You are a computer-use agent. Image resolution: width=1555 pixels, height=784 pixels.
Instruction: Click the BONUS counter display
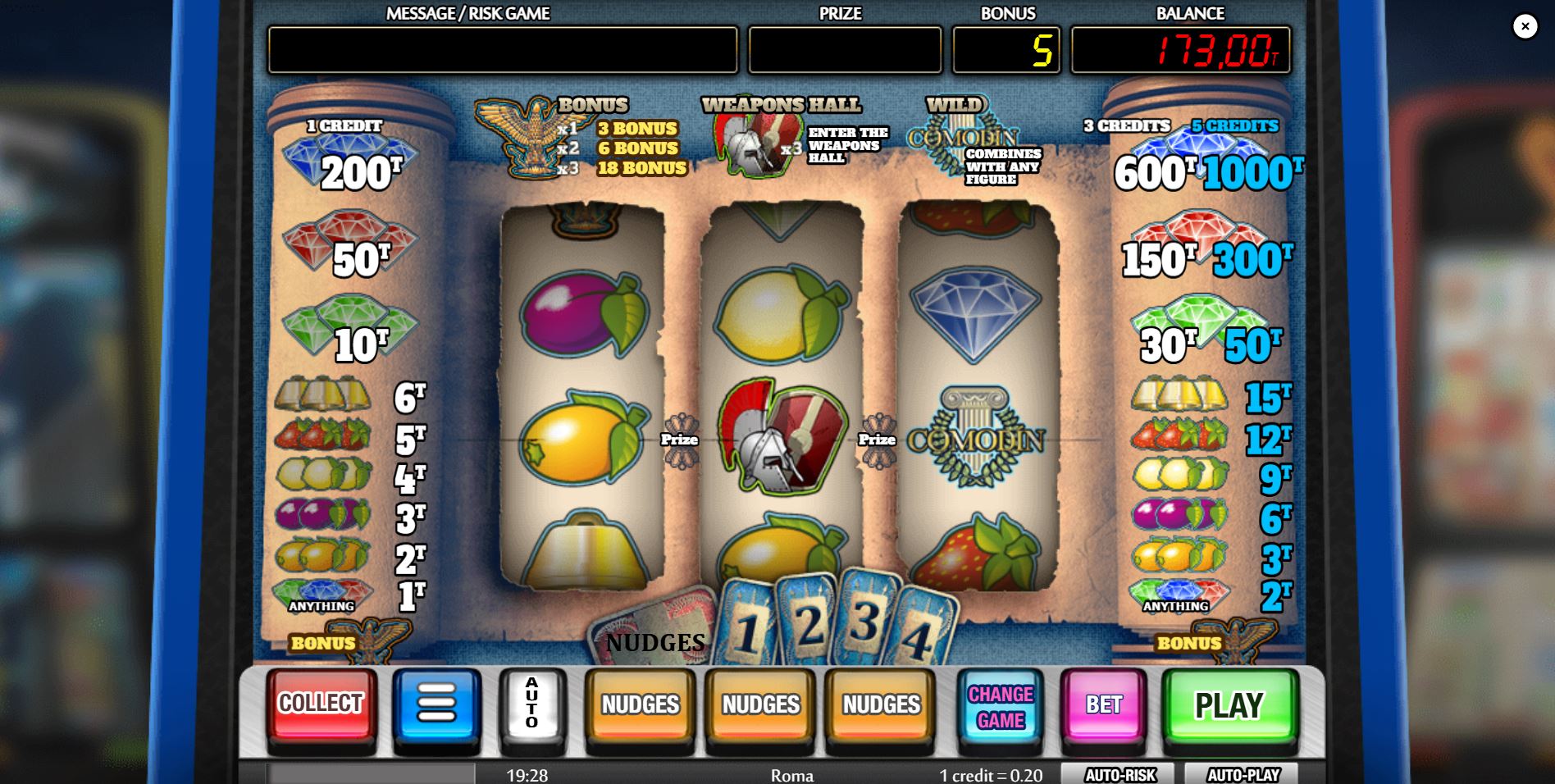1006,51
